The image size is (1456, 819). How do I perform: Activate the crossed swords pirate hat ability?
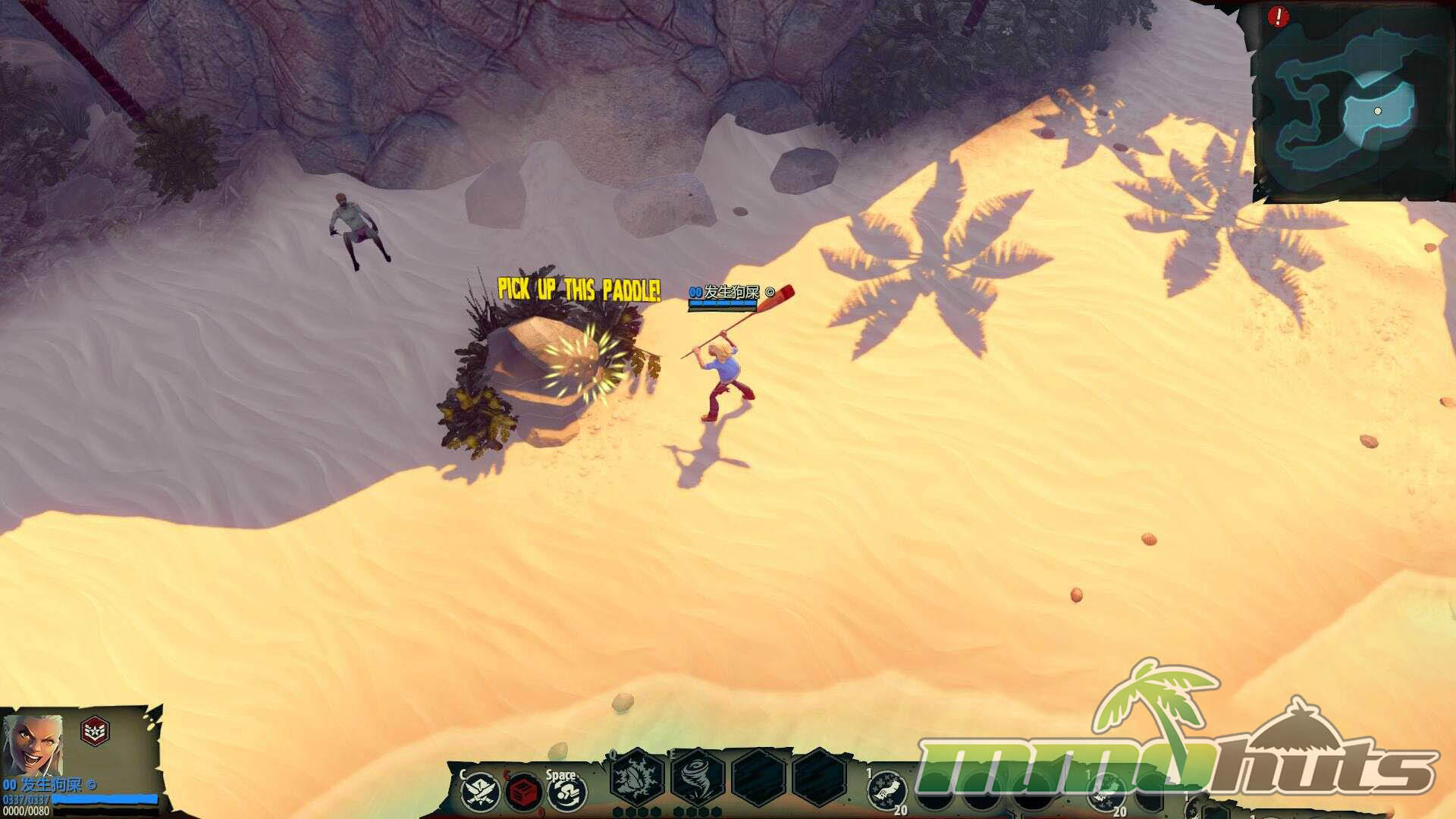point(479,793)
